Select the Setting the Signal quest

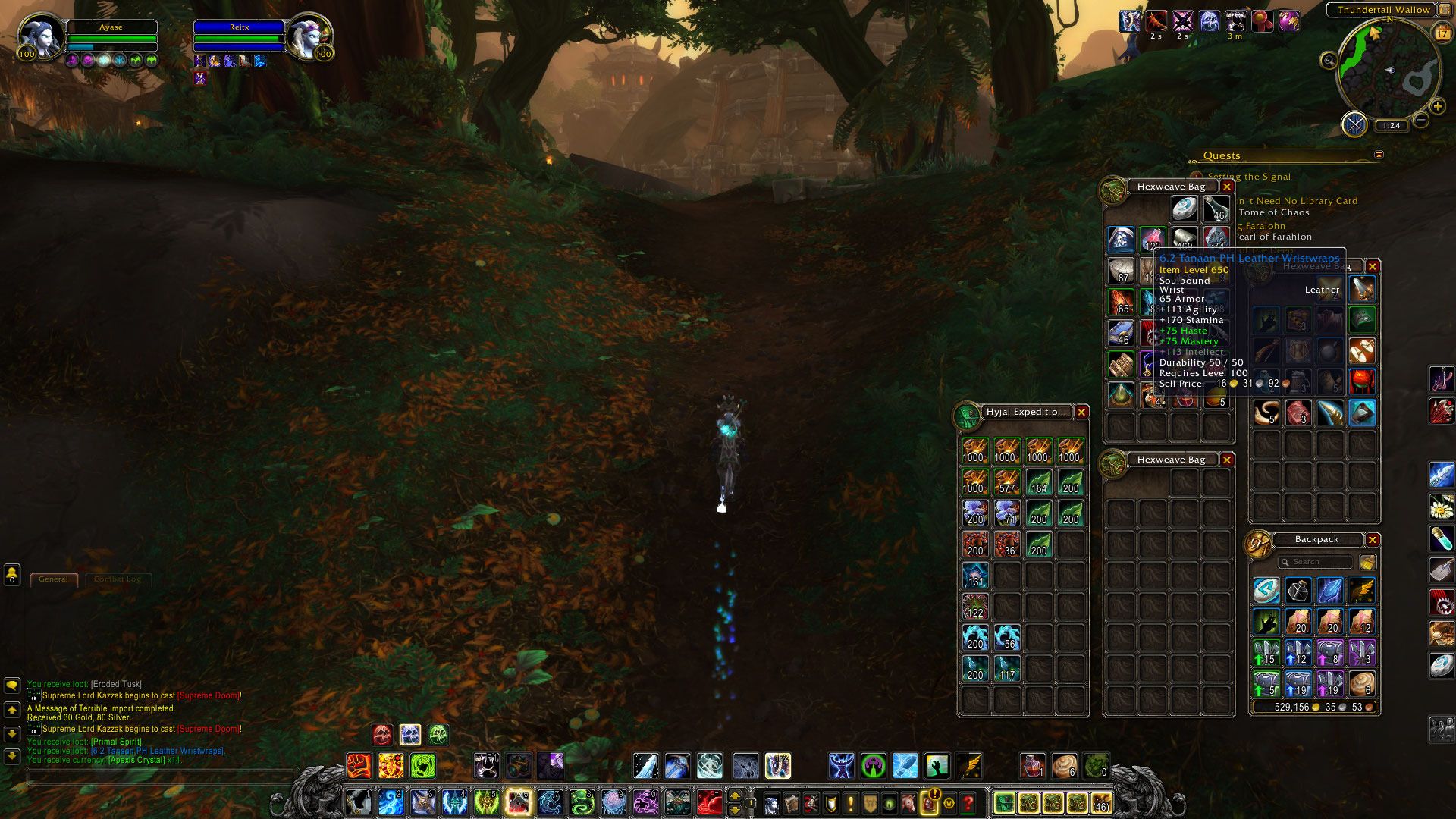tap(1249, 177)
